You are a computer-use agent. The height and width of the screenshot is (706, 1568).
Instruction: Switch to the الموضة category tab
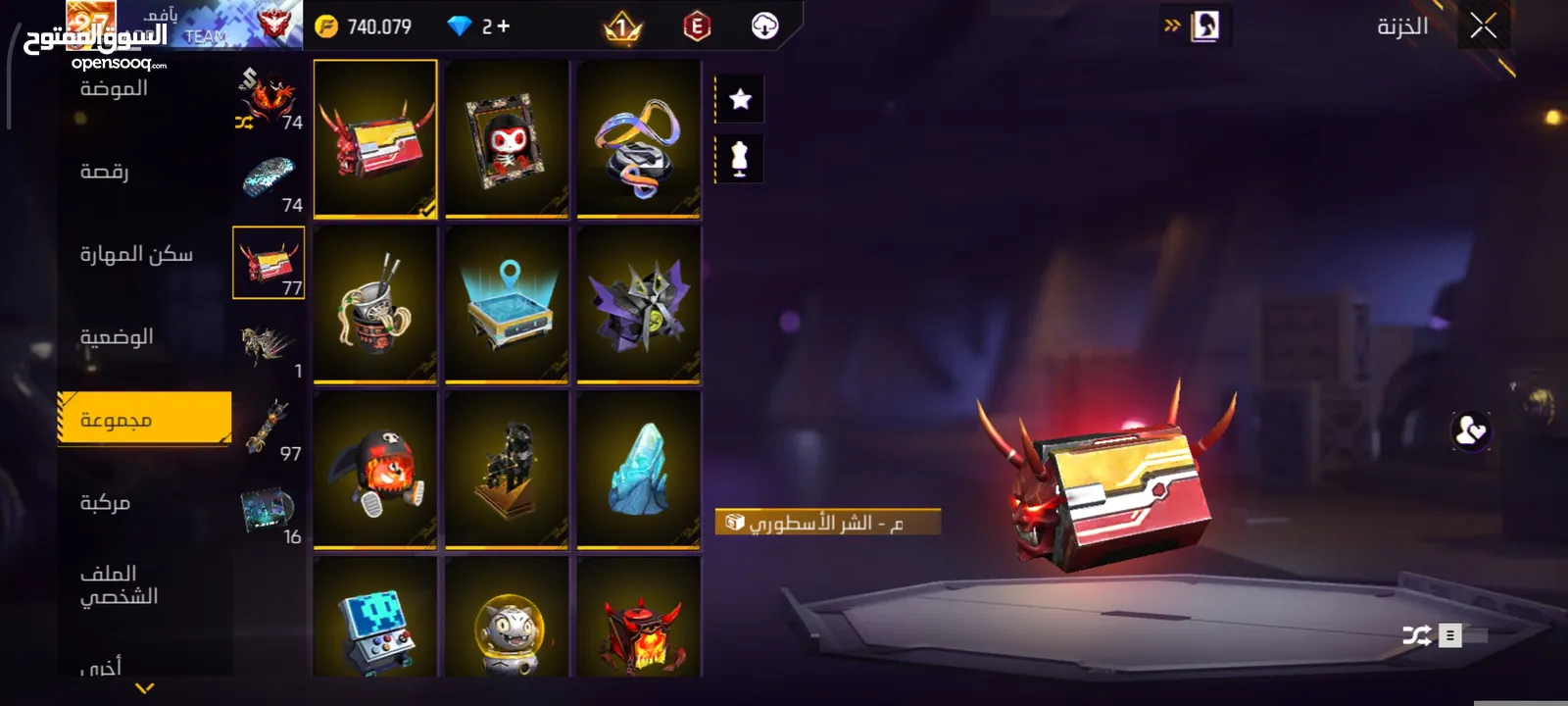115,89
